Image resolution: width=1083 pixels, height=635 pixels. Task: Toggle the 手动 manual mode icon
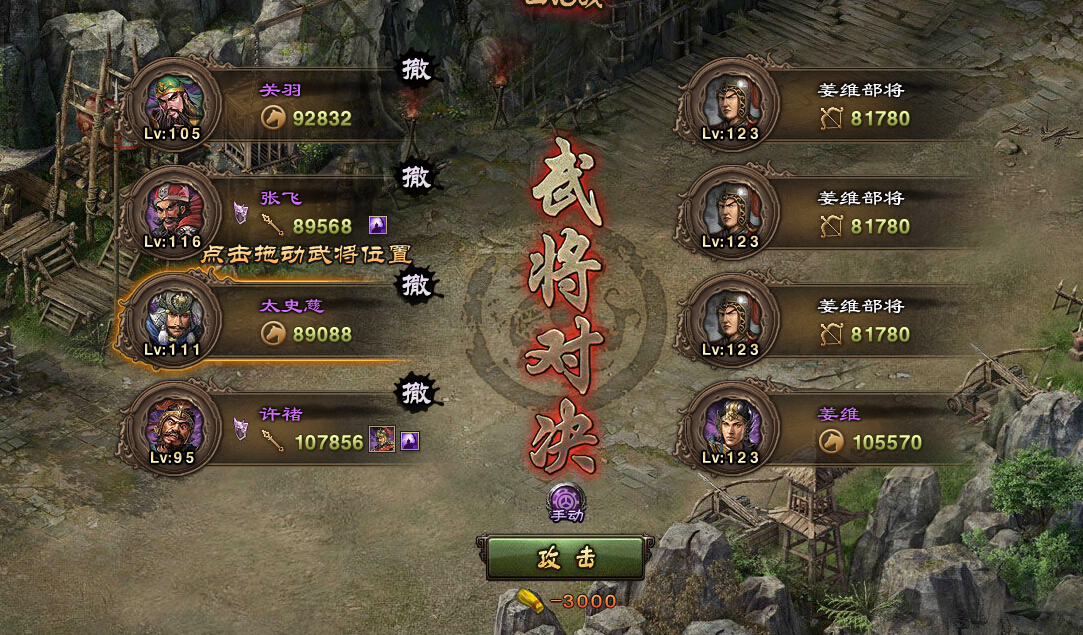coord(565,500)
